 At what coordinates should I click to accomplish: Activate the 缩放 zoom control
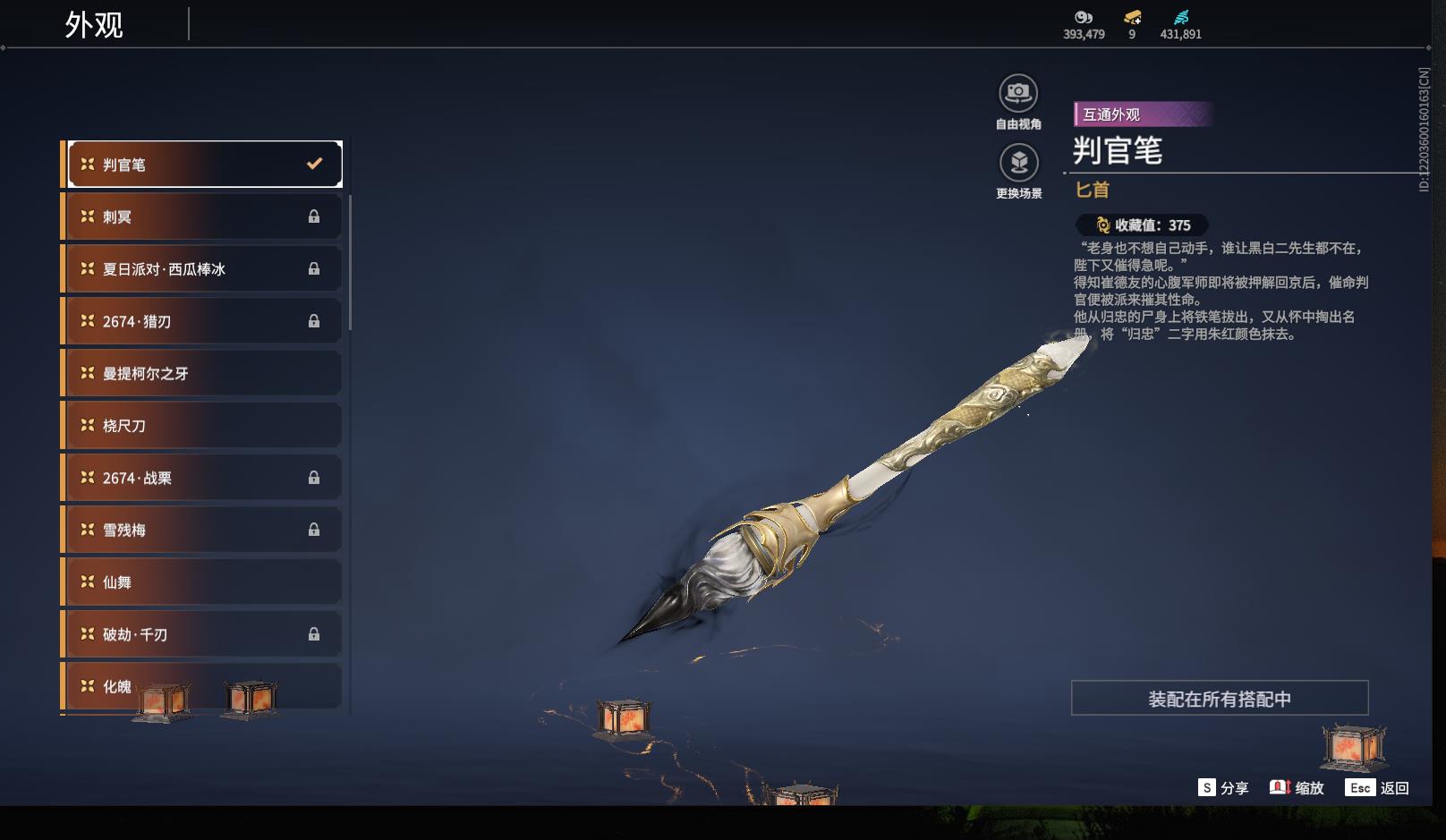[x=1297, y=788]
